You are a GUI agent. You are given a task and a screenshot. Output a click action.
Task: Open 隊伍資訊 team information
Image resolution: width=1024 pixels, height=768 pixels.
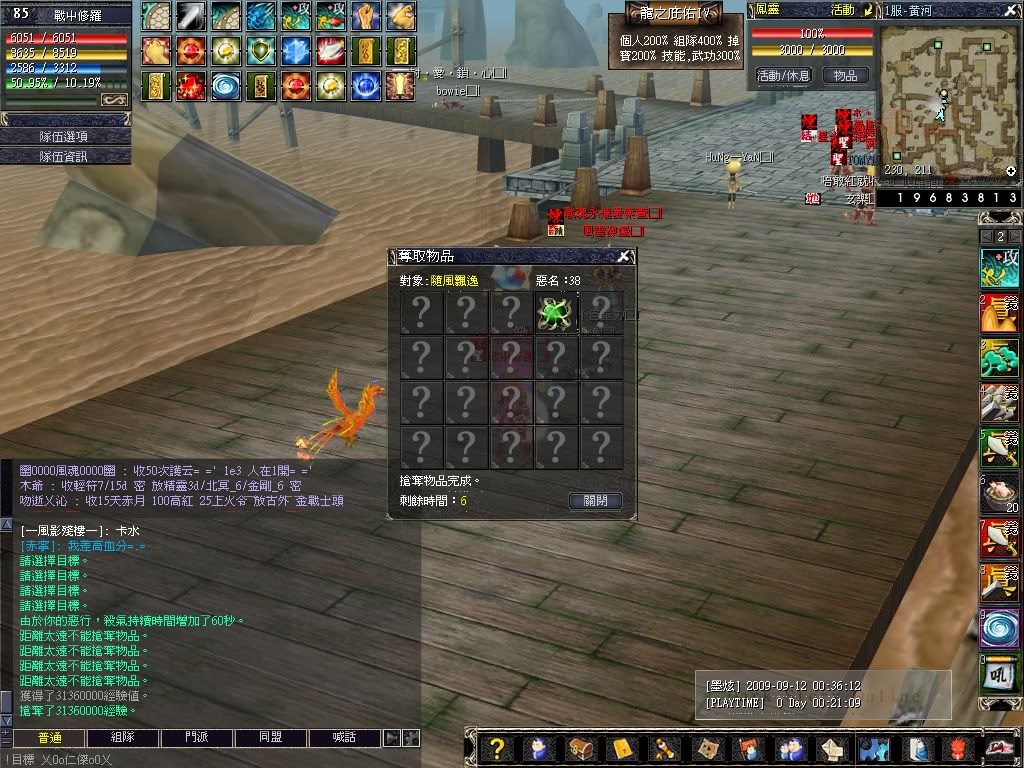65,156
